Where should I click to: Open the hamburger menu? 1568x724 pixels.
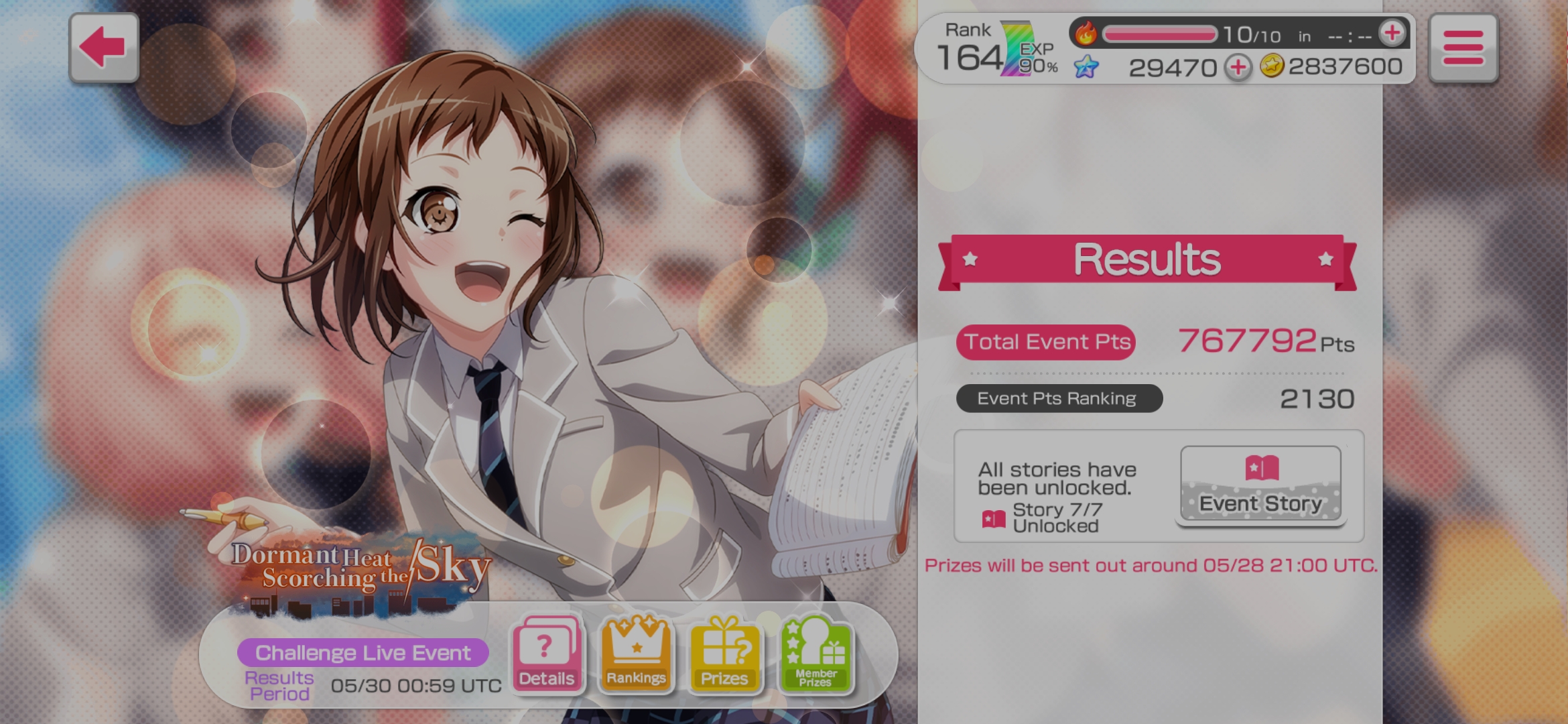click(x=1463, y=48)
